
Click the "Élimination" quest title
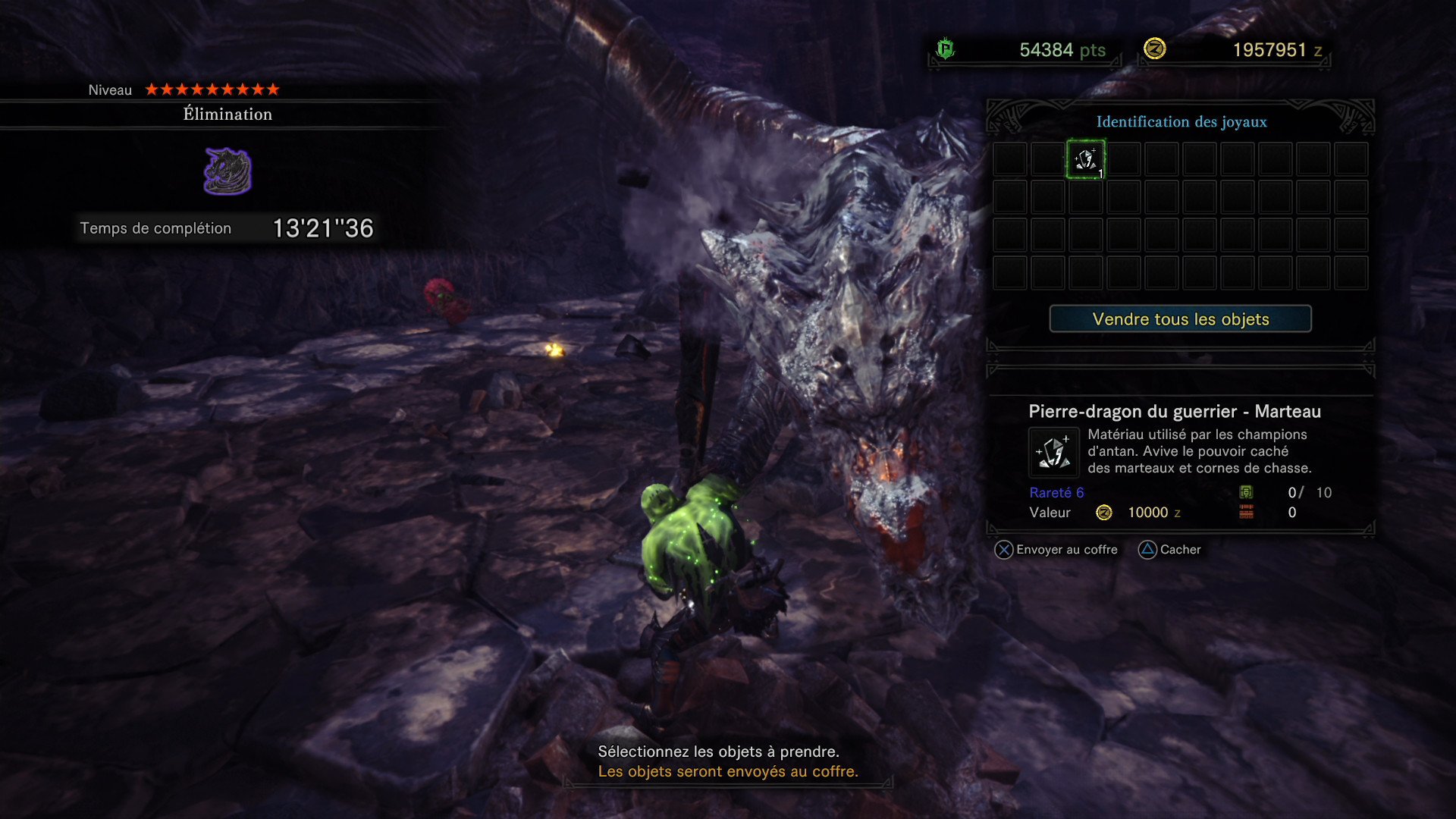226,114
